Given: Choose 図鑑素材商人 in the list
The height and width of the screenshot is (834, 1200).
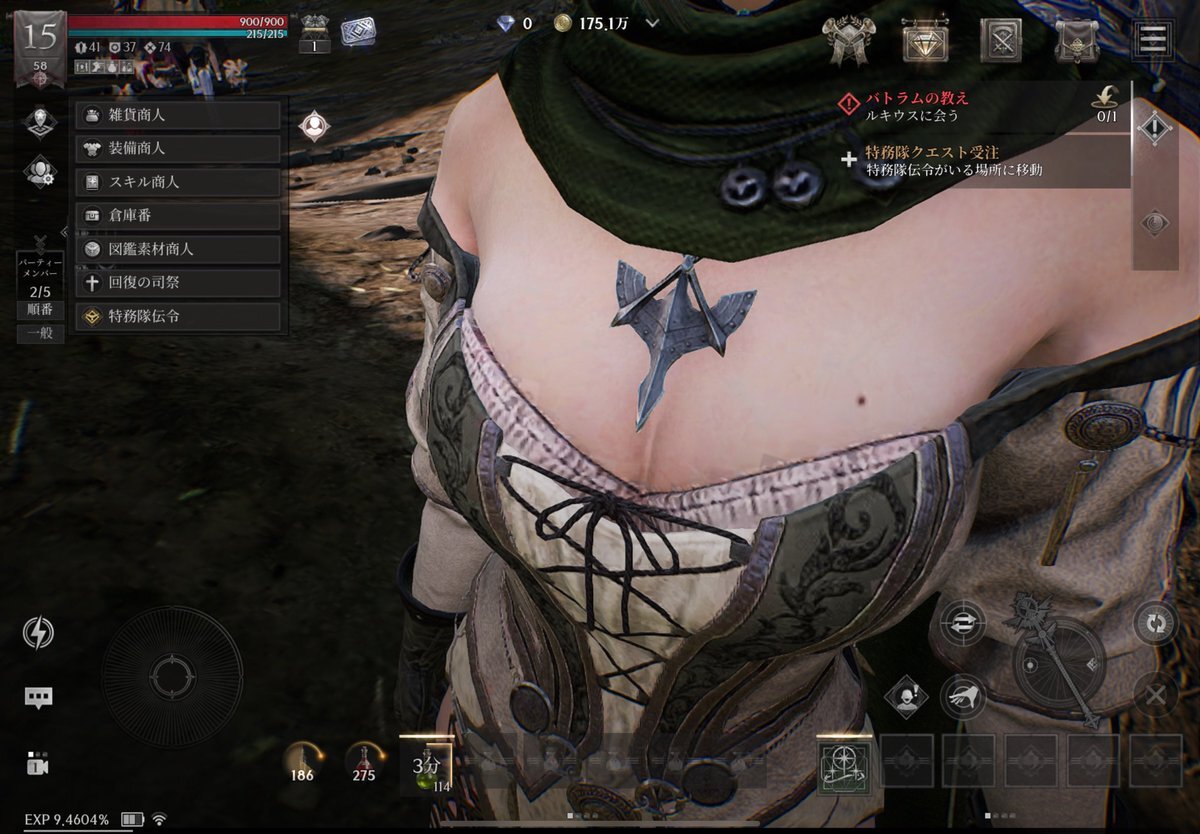Looking at the screenshot, I should click(178, 249).
